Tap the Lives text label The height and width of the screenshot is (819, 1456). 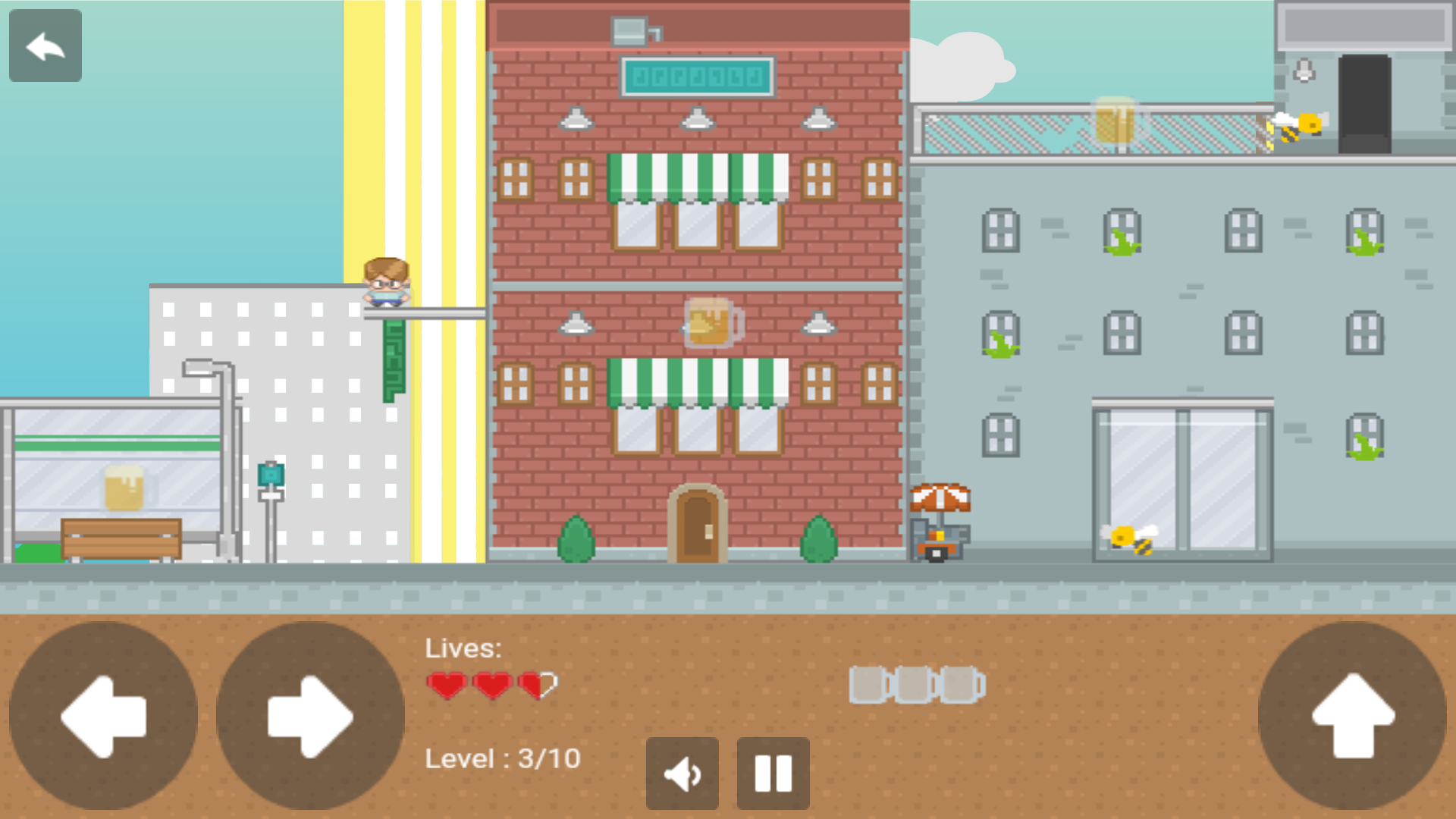click(x=463, y=648)
